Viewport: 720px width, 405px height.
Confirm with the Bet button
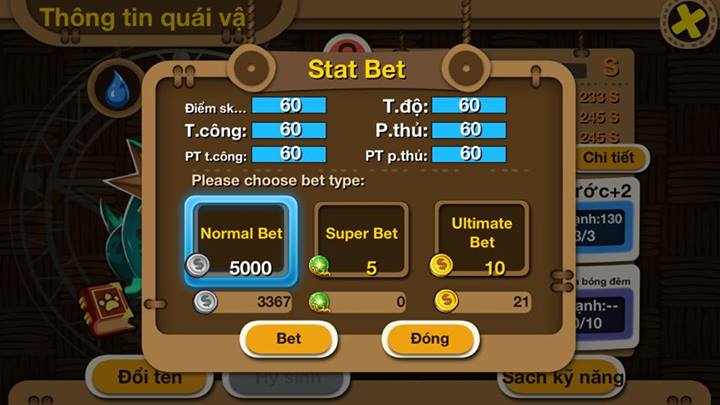288,339
